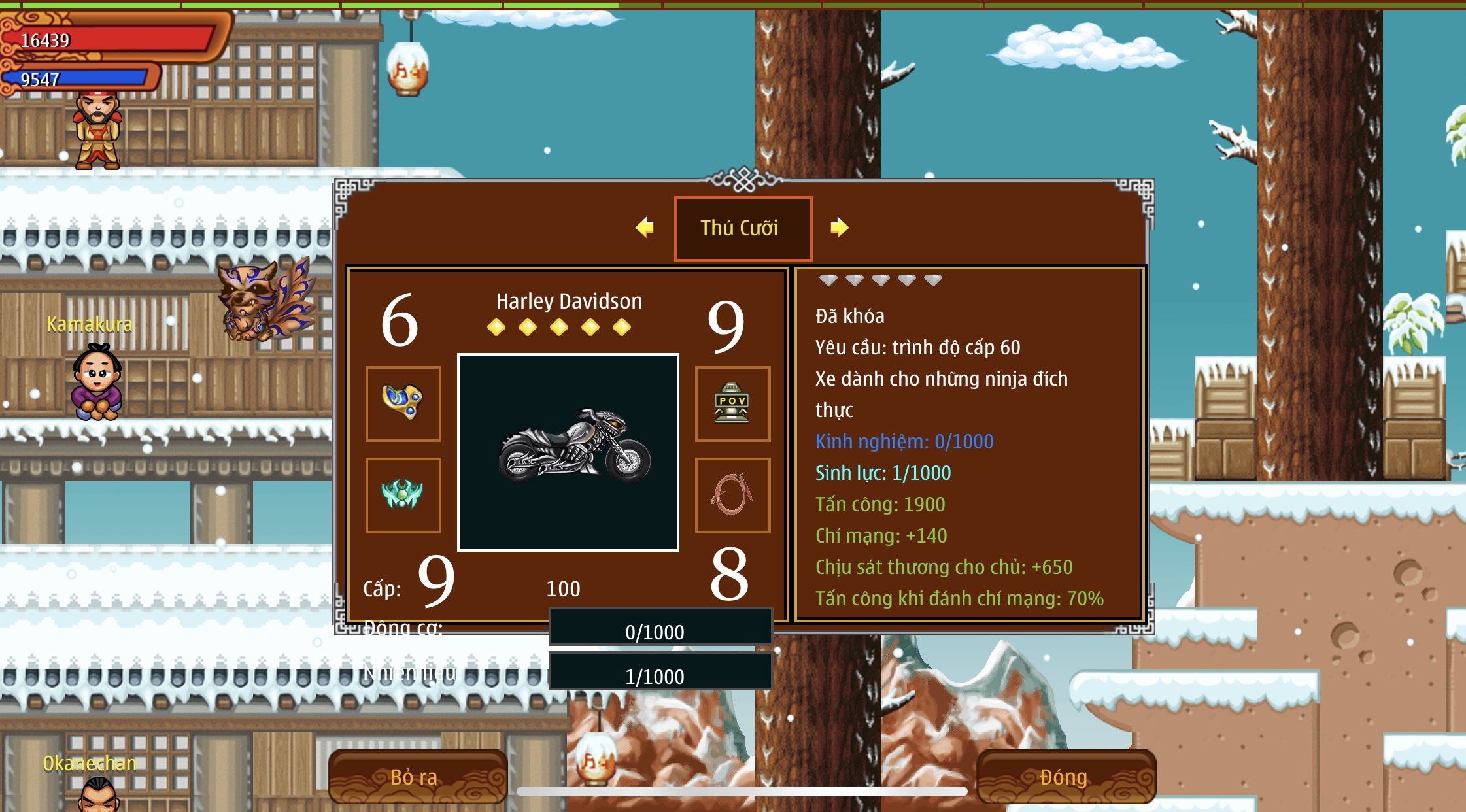Select the blue and gold gem equipment slot
Screen dimensions: 1466x812
click(x=403, y=403)
